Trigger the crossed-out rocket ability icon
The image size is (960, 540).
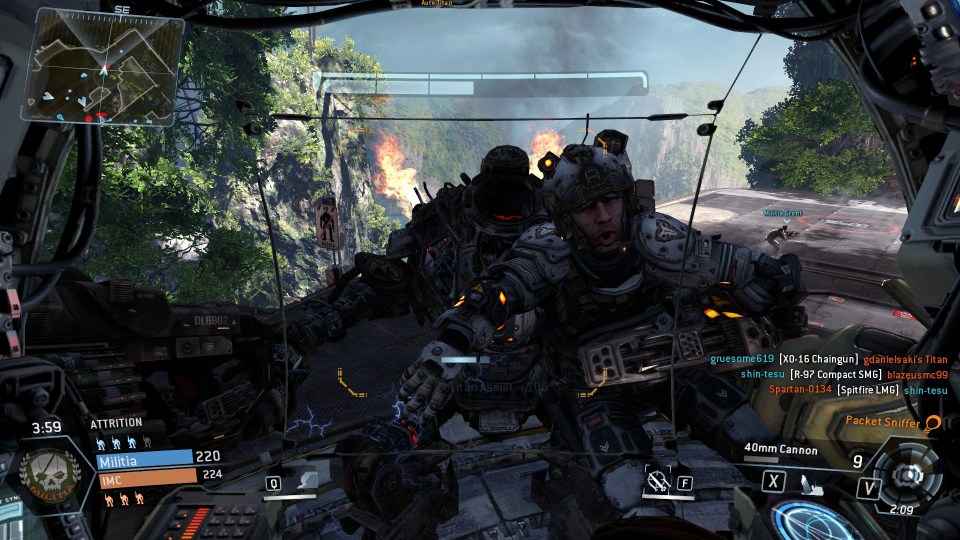[x=657, y=482]
